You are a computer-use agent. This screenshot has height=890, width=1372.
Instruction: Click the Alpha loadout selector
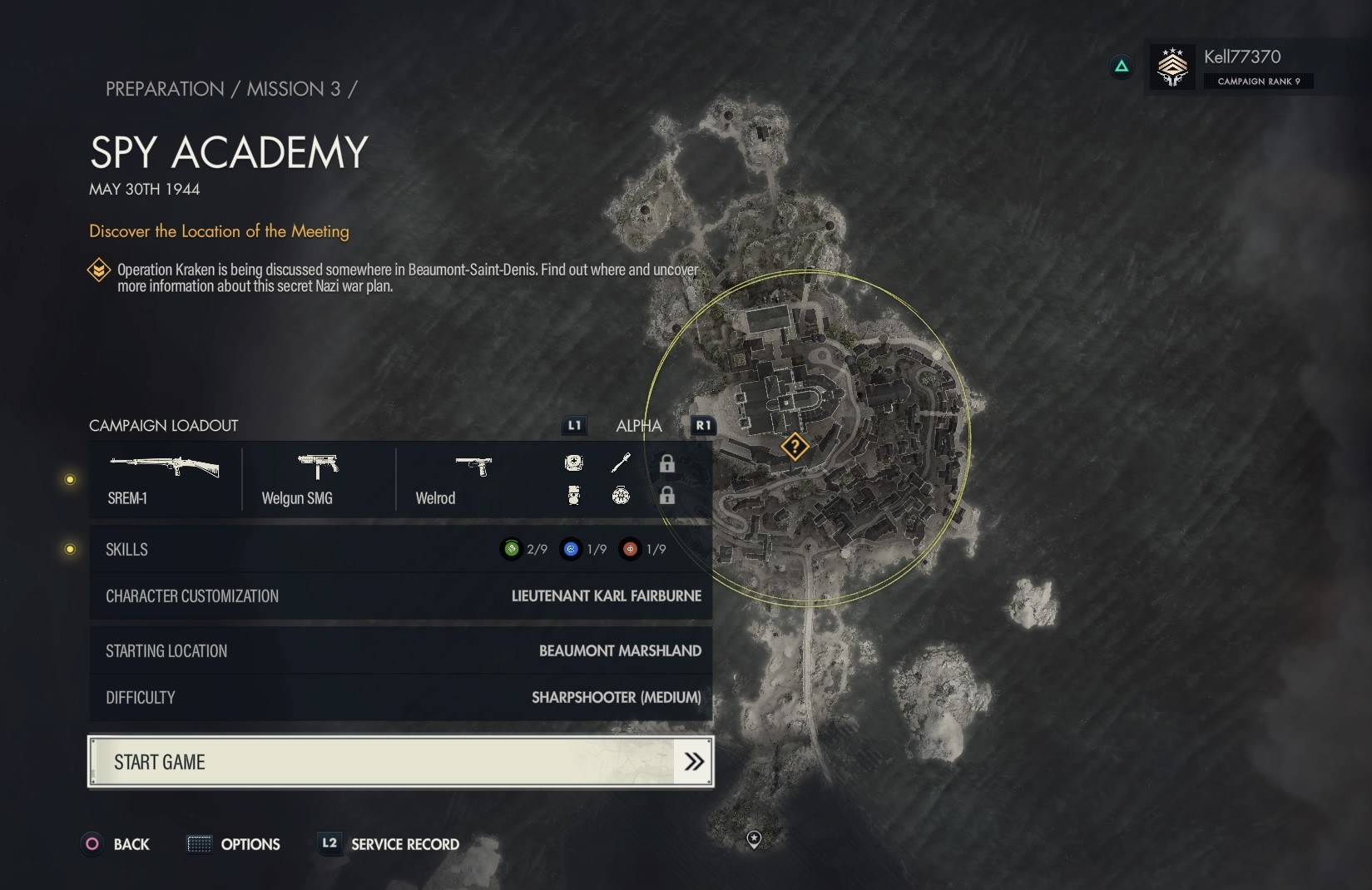click(x=638, y=426)
